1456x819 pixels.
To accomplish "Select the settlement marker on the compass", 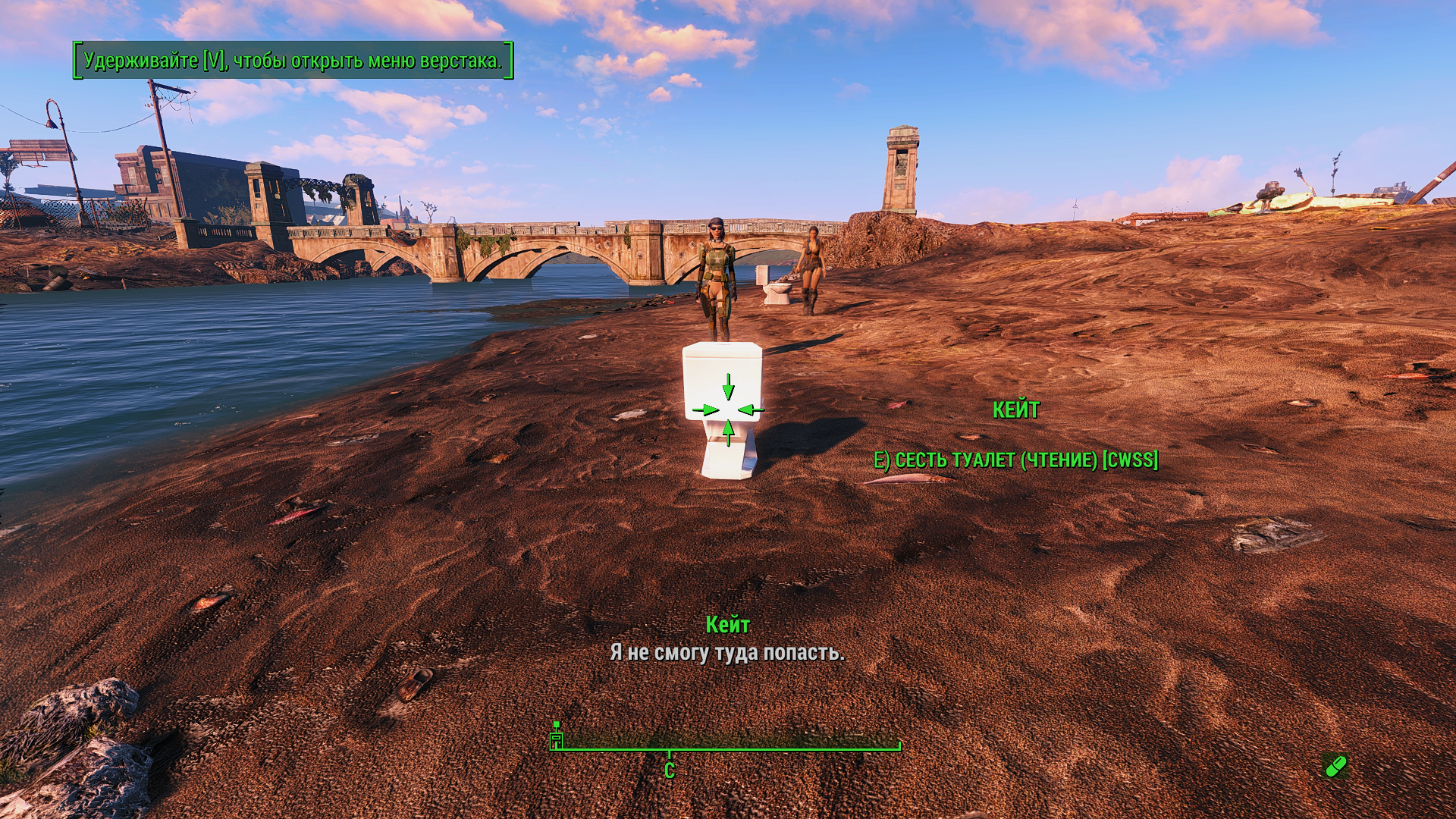I will 557,738.
